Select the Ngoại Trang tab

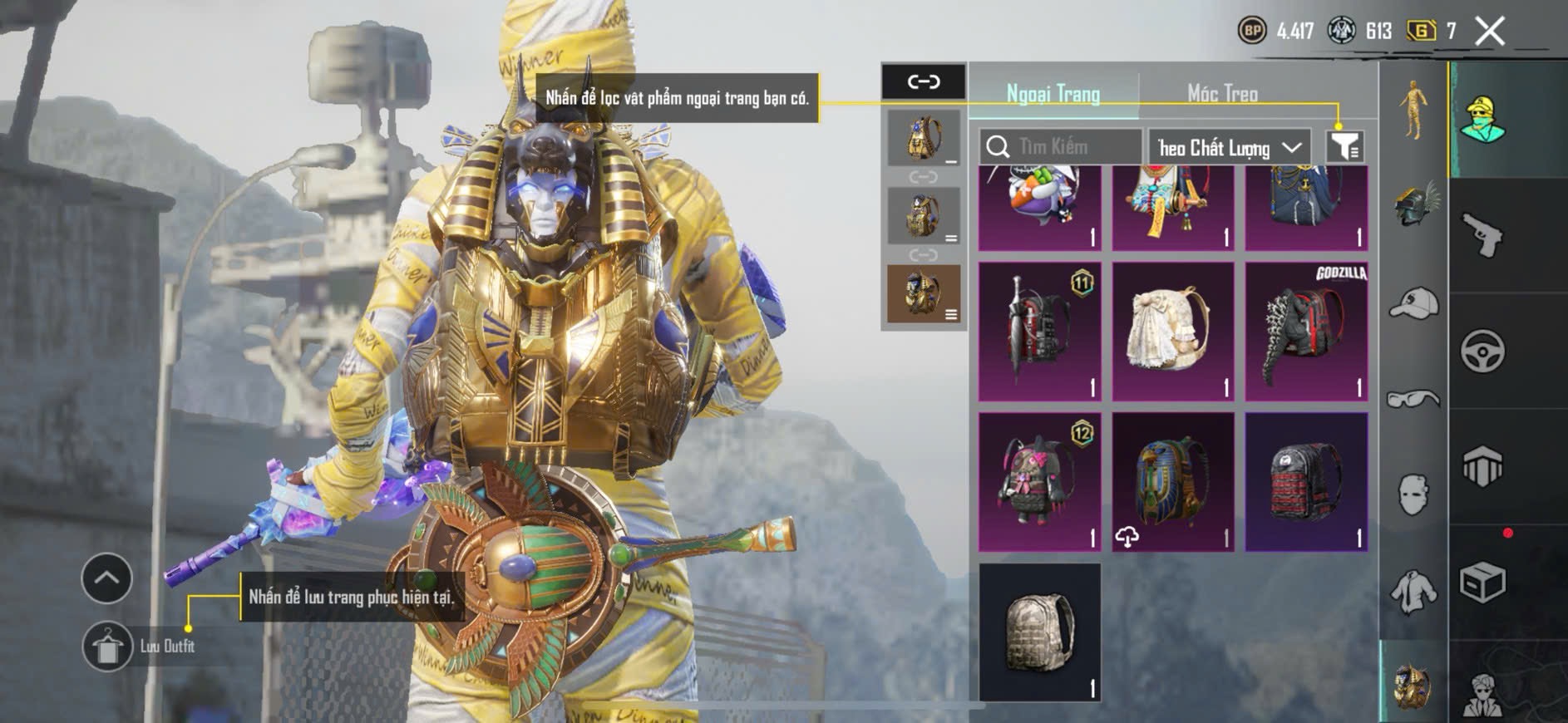pos(1053,93)
